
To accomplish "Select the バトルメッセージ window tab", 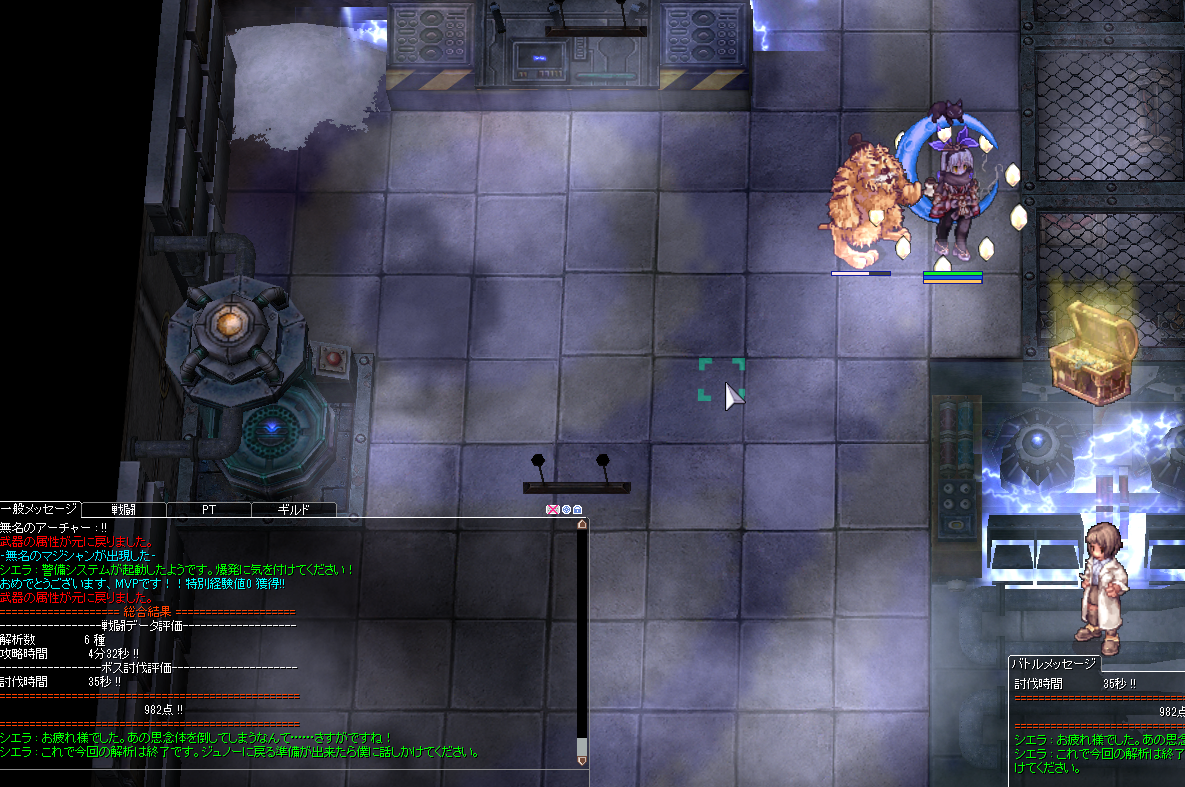I will (x=1053, y=663).
